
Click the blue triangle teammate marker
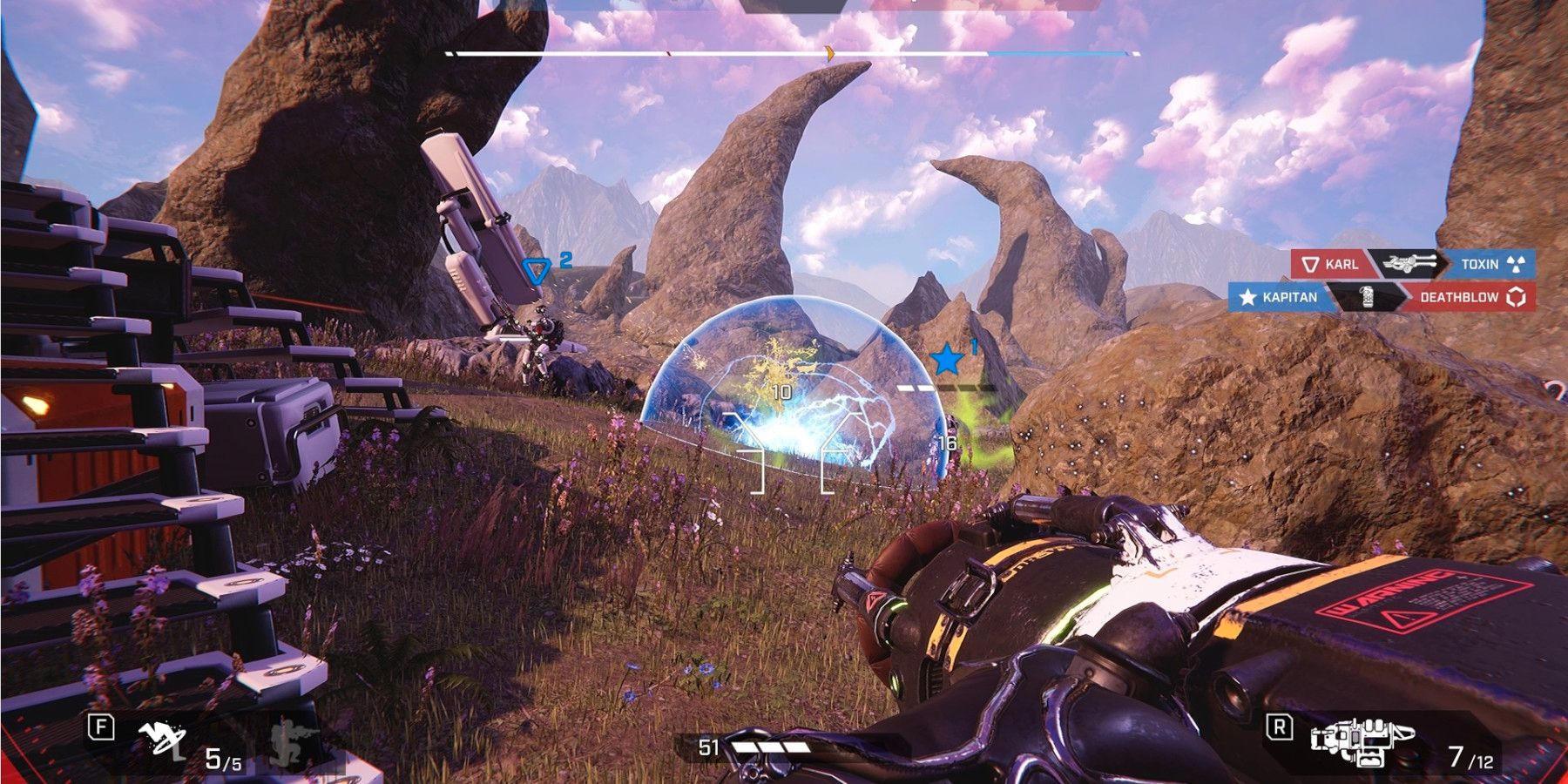pyautogui.click(x=535, y=271)
